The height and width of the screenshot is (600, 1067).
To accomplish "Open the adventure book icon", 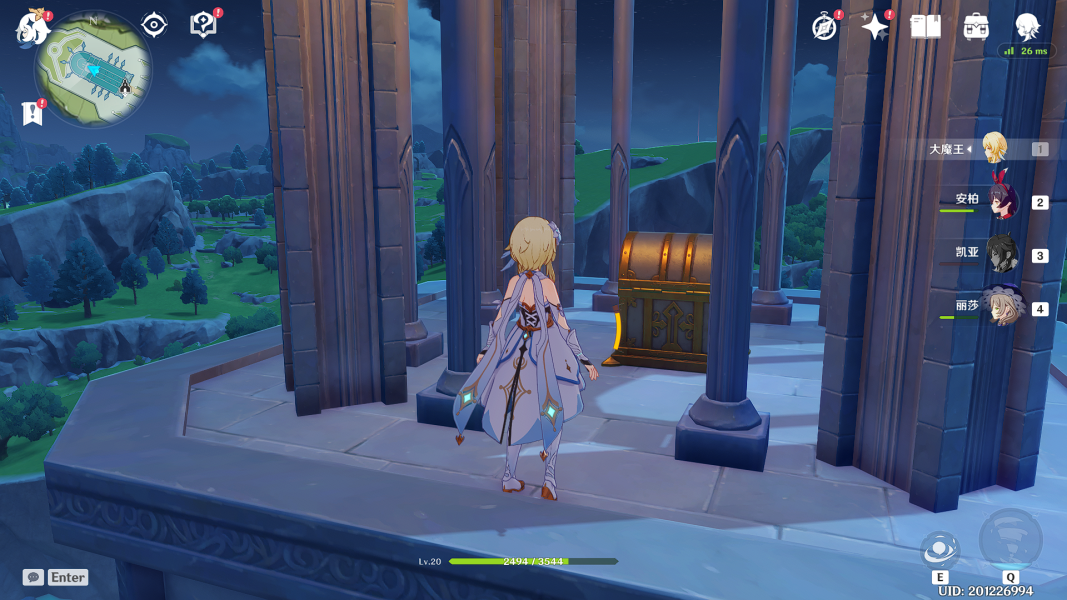I will (926, 27).
